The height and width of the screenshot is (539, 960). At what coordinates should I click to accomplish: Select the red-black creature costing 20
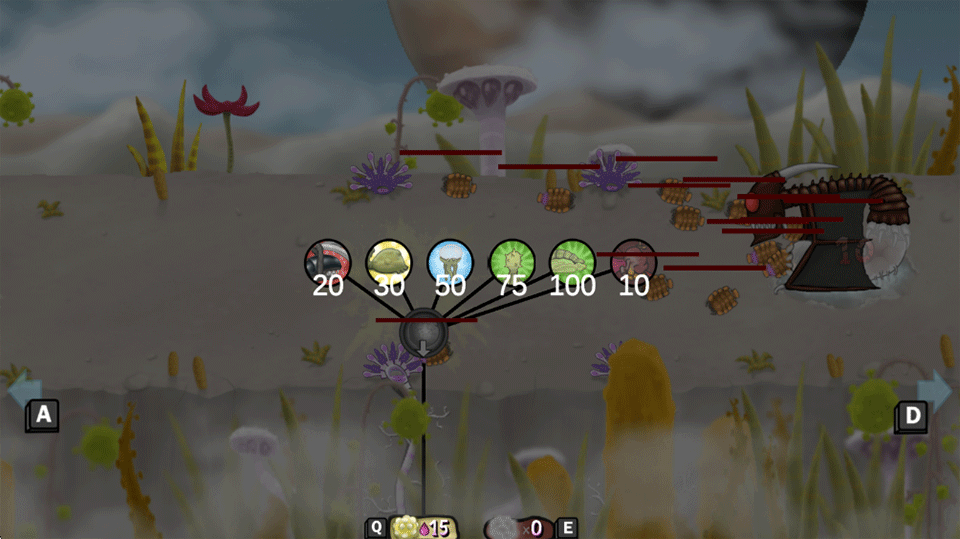point(328,261)
